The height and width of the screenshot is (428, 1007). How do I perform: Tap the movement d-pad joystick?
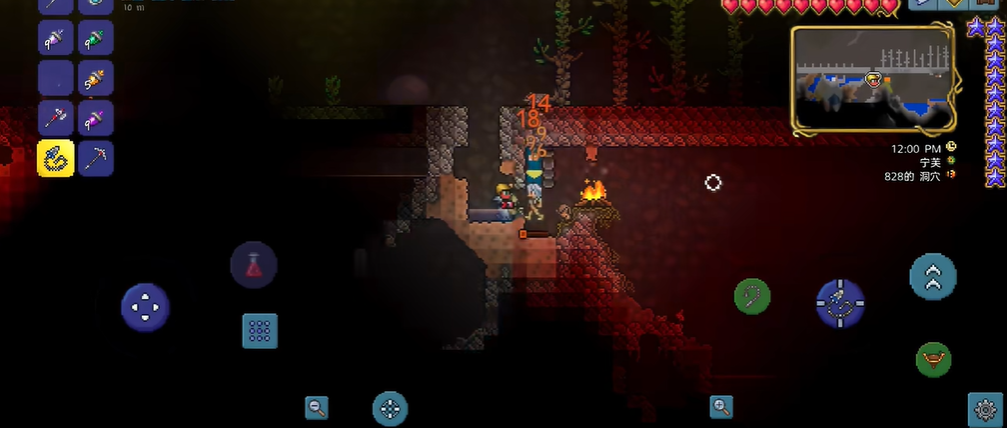[x=145, y=306]
